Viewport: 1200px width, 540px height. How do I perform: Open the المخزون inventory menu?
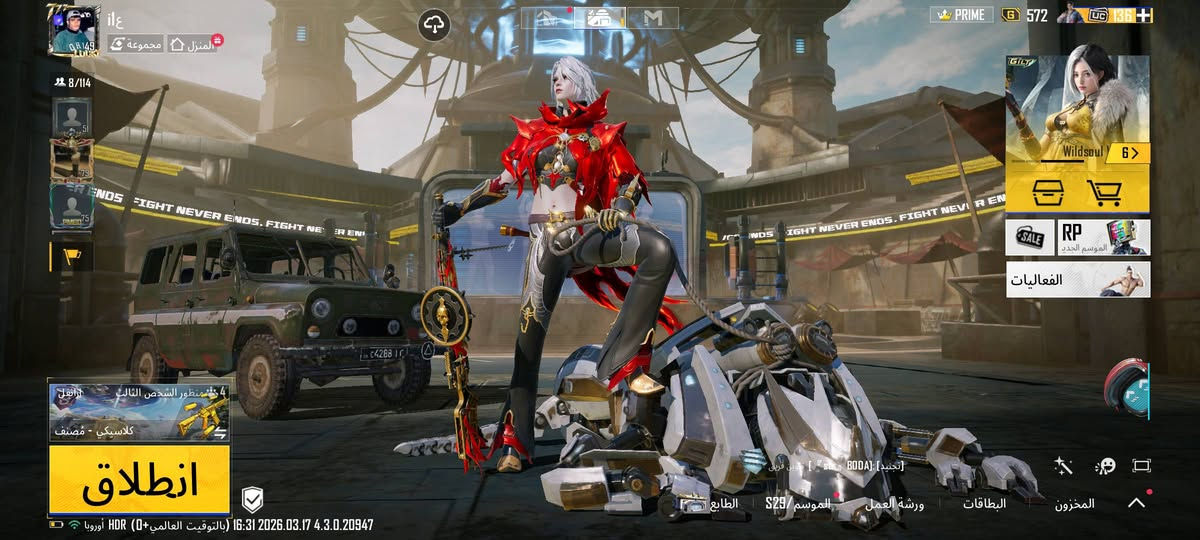point(1074,504)
